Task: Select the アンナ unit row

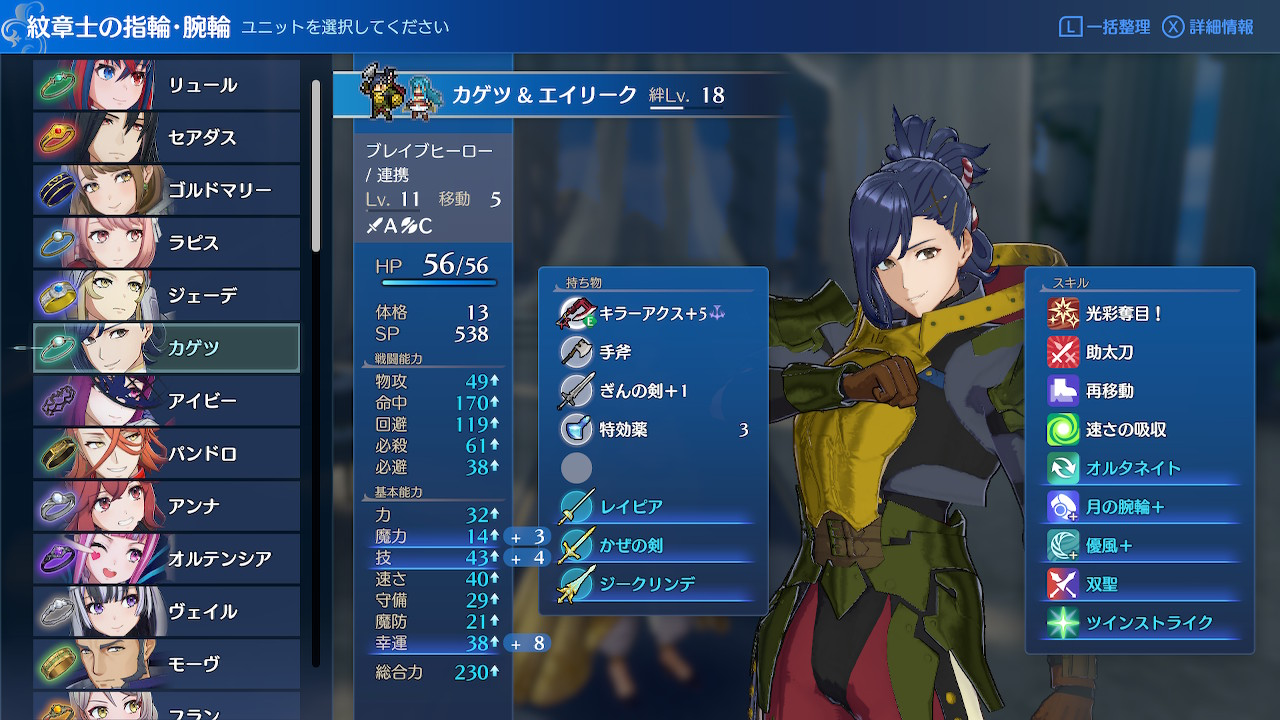Action: point(167,506)
